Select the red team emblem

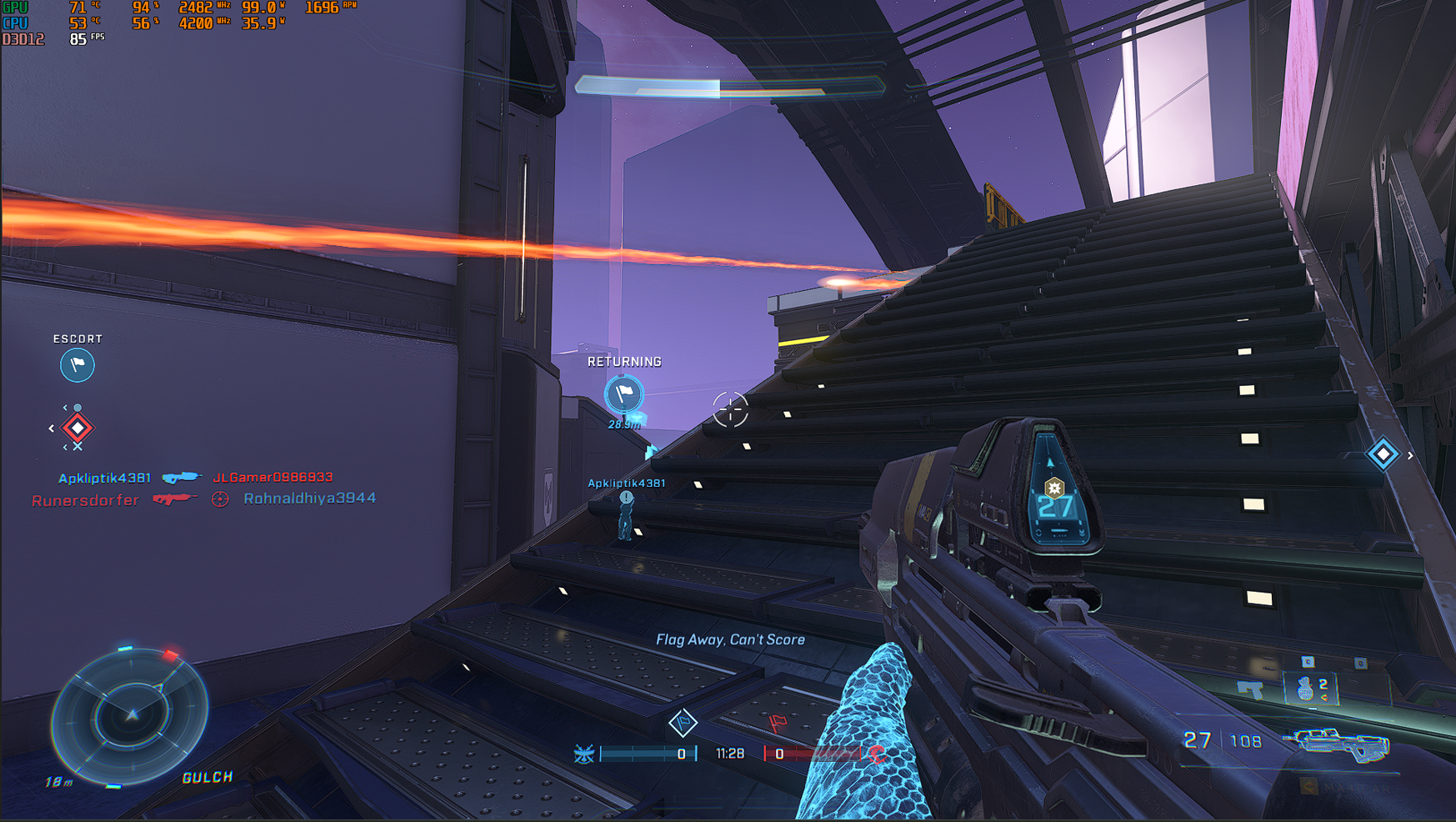coord(877,754)
